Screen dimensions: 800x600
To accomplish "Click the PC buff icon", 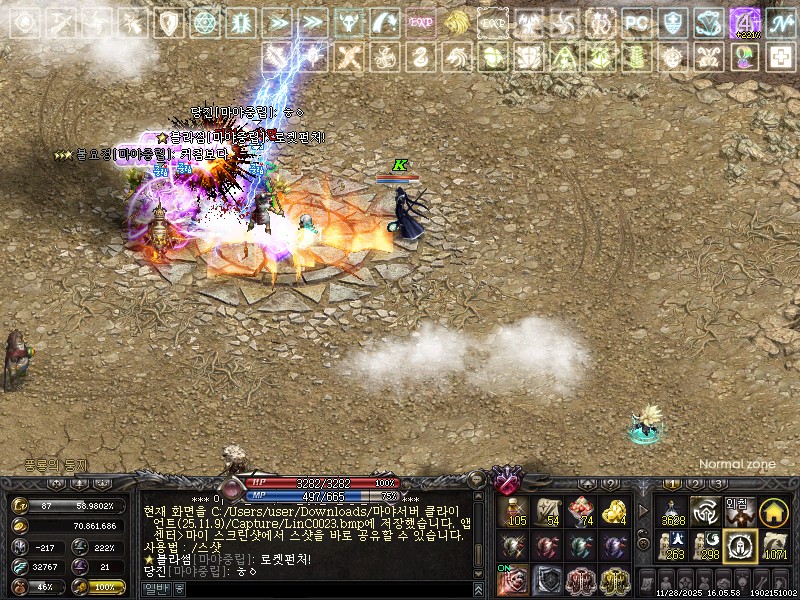I will tap(636, 22).
